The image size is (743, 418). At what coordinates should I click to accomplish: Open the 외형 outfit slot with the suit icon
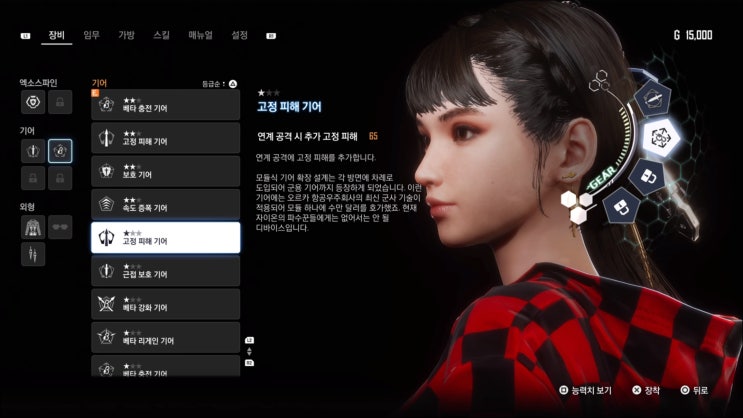33,227
